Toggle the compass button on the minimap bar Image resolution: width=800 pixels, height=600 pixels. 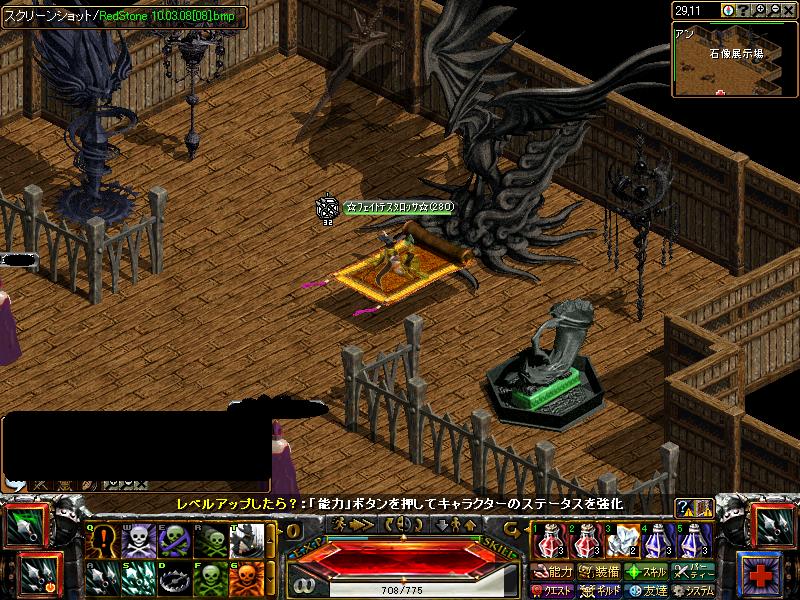pyautogui.click(x=728, y=10)
